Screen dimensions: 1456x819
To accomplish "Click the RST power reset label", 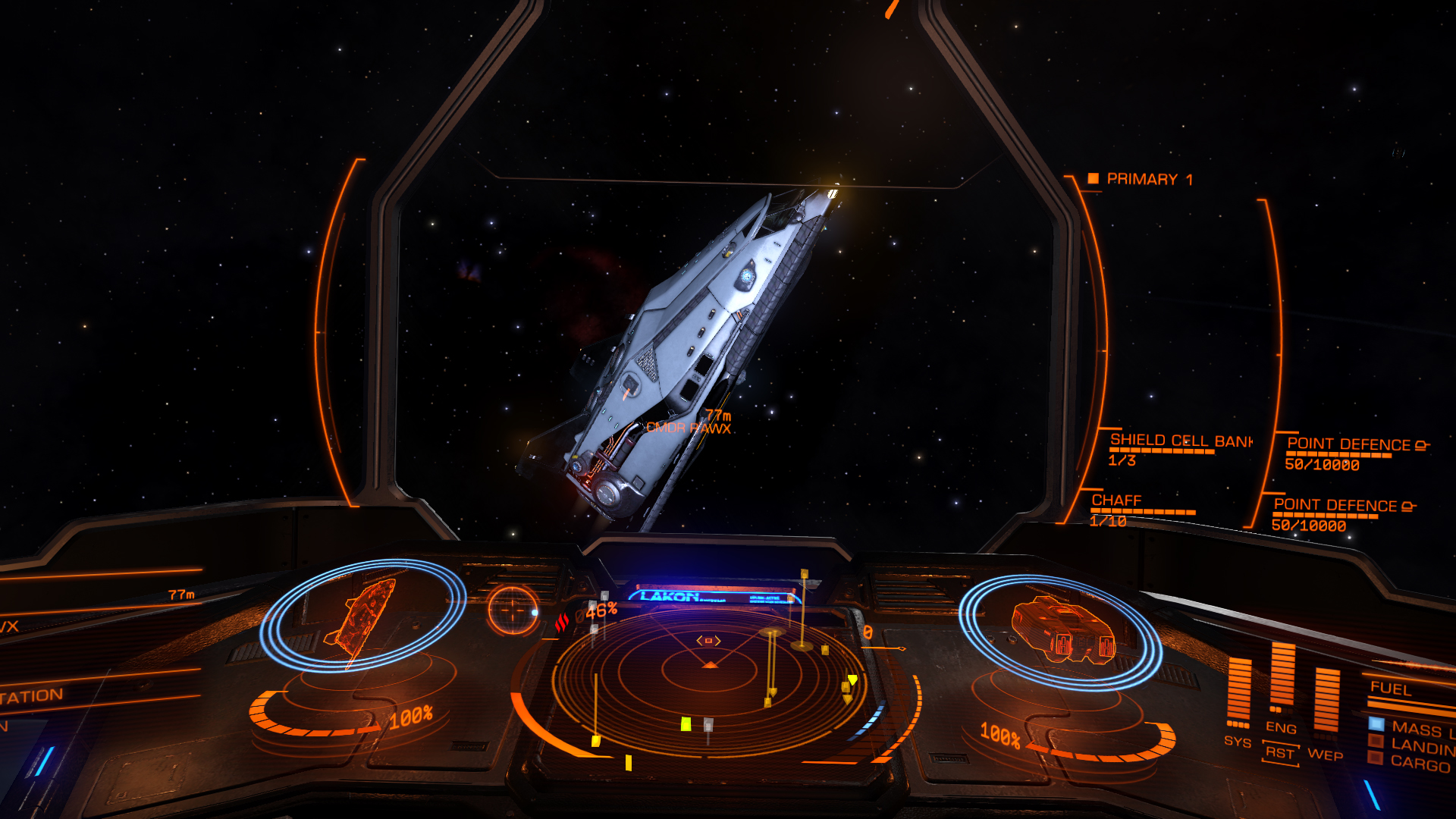I will [1280, 753].
